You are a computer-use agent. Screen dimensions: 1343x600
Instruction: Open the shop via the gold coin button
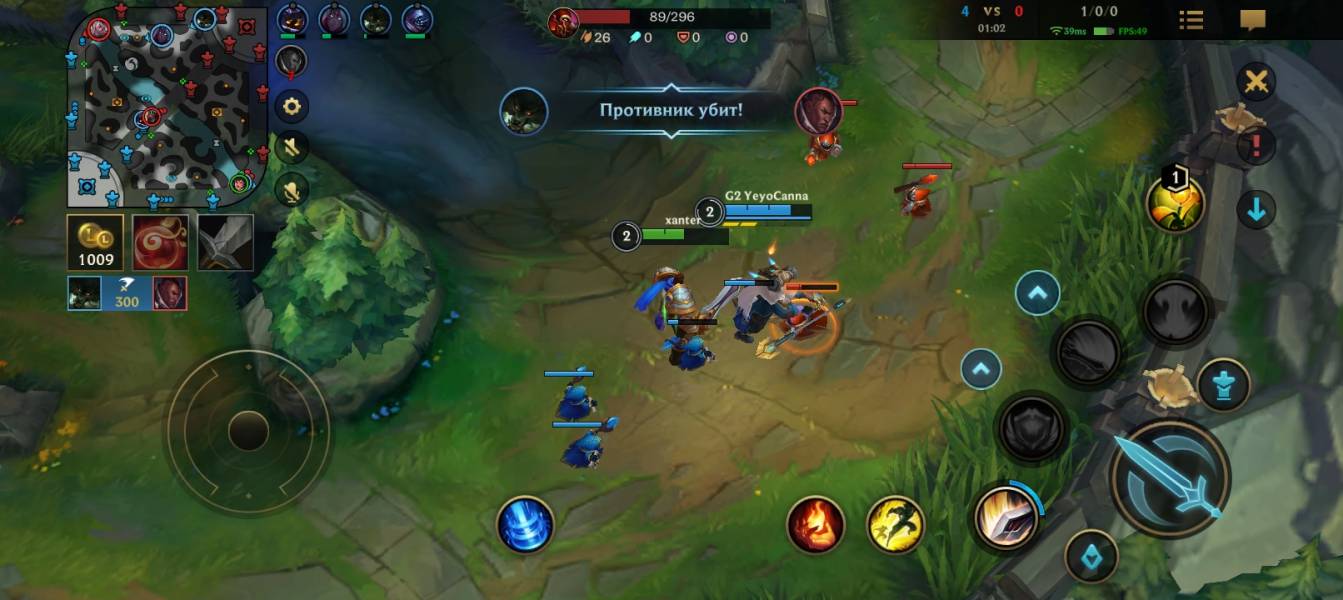click(95, 242)
